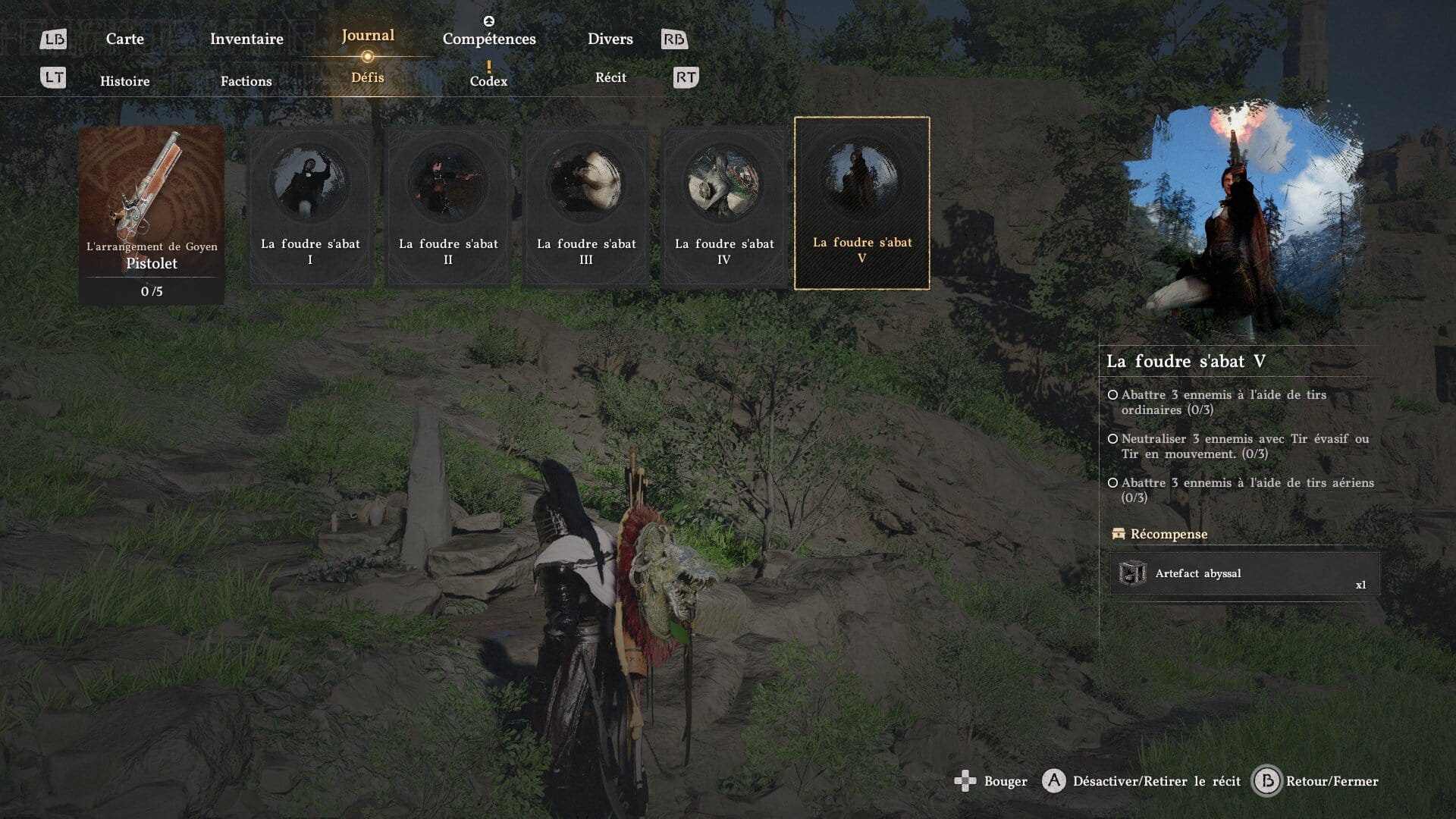Select the Pistolet challenge category card
Image resolution: width=1456 pixels, height=819 pixels.
point(152,215)
